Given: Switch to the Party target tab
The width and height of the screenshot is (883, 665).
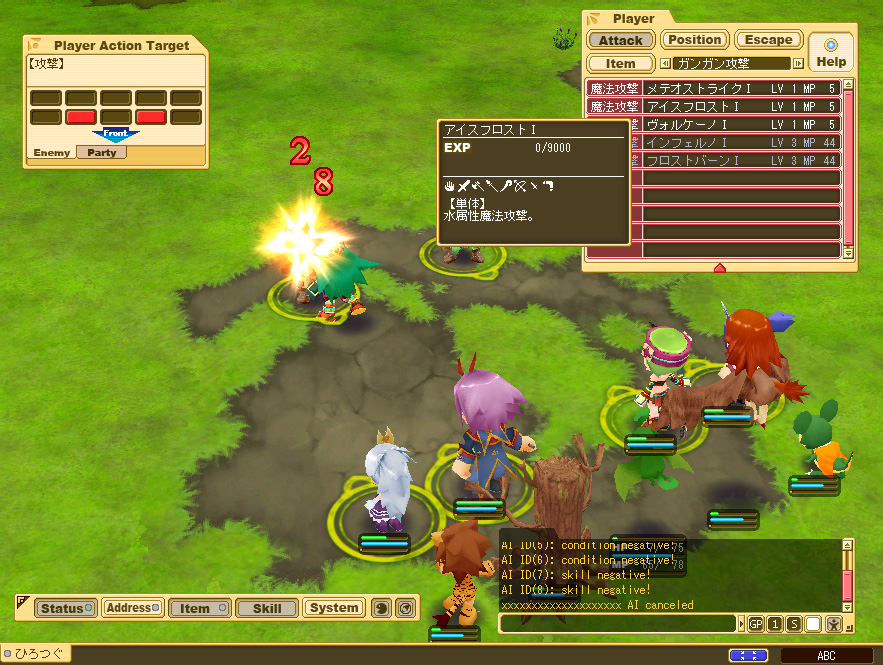Looking at the screenshot, I should click(x=101, y=153).
